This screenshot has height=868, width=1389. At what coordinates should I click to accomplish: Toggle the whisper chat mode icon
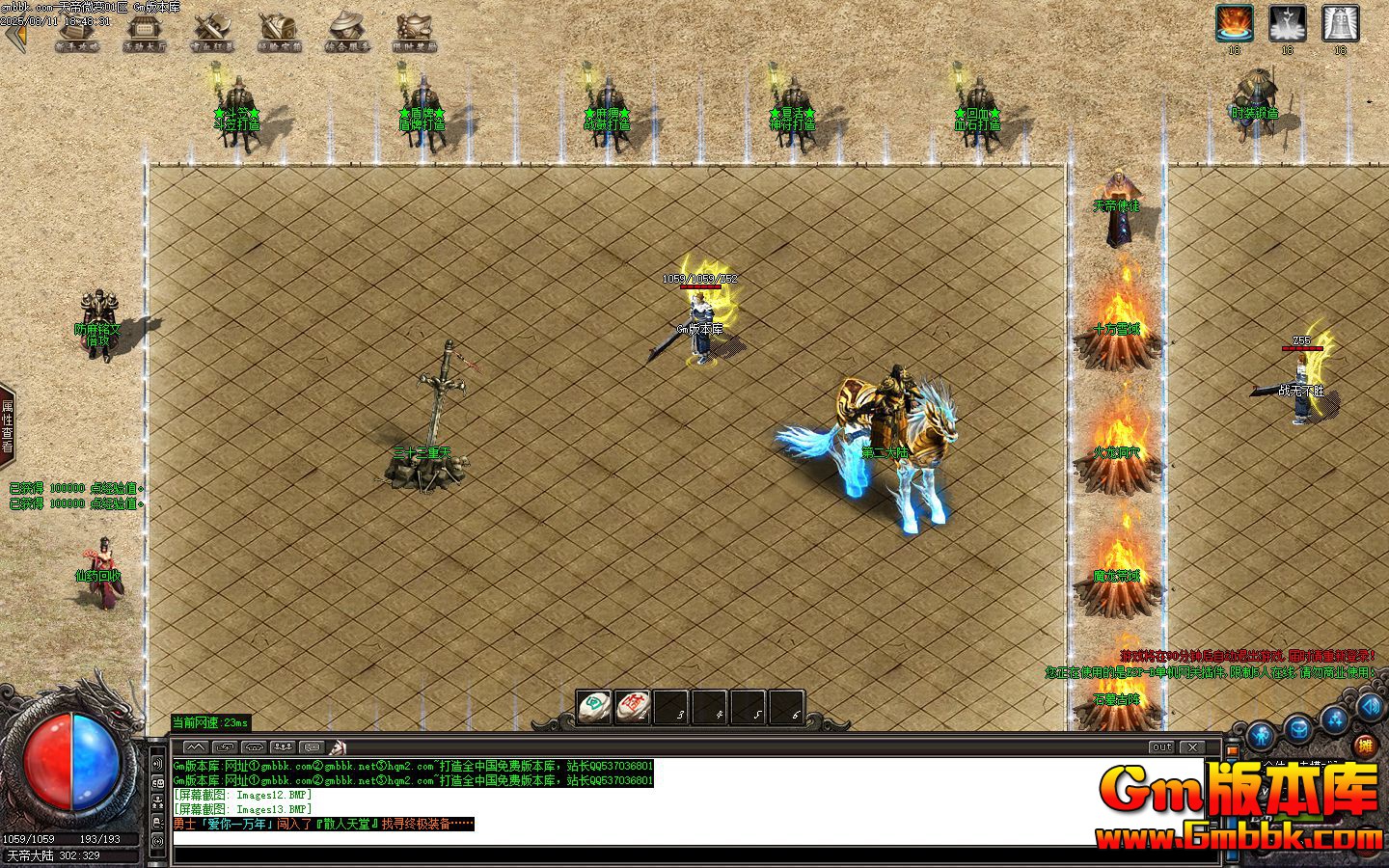click(x=228, y=746)
